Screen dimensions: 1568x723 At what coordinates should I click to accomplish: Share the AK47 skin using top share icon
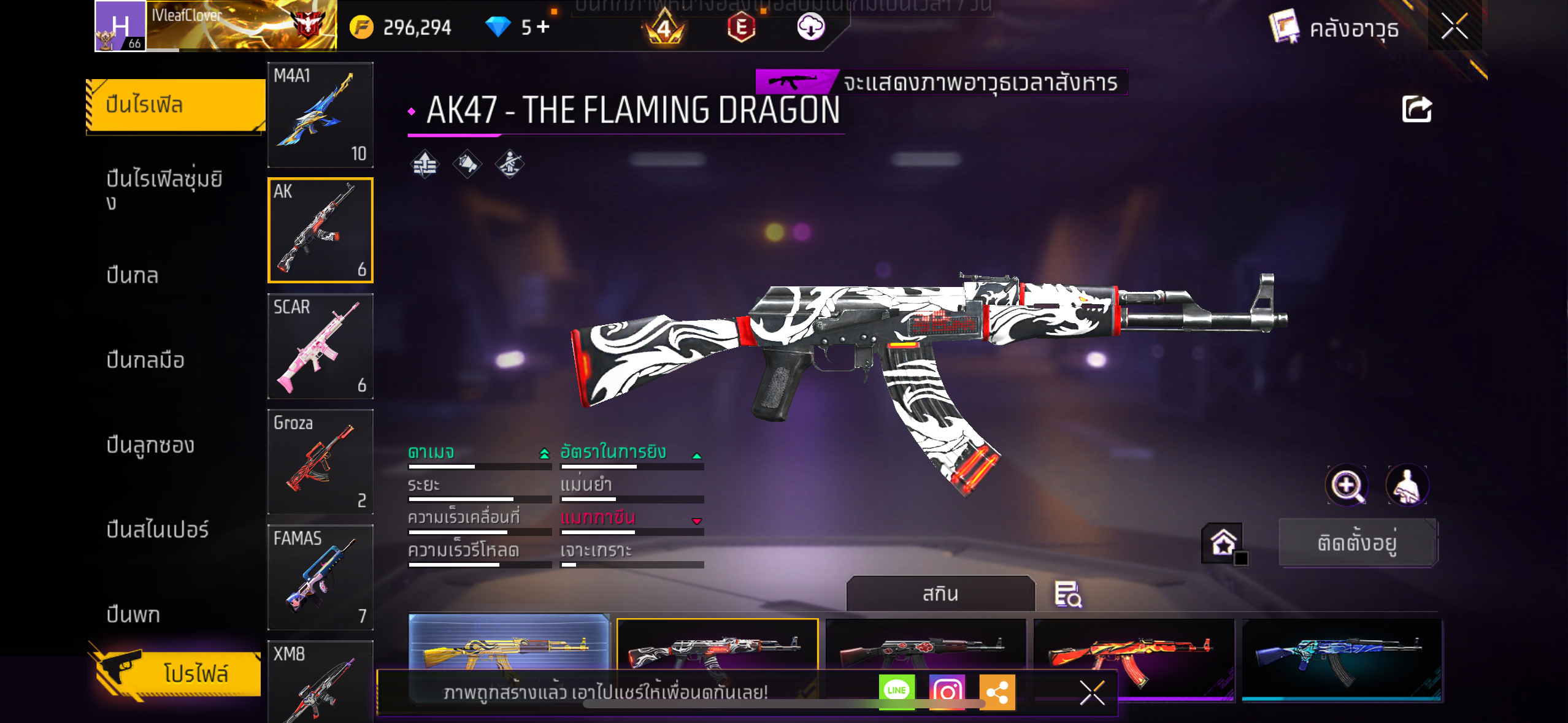(x=1416, y=110)
